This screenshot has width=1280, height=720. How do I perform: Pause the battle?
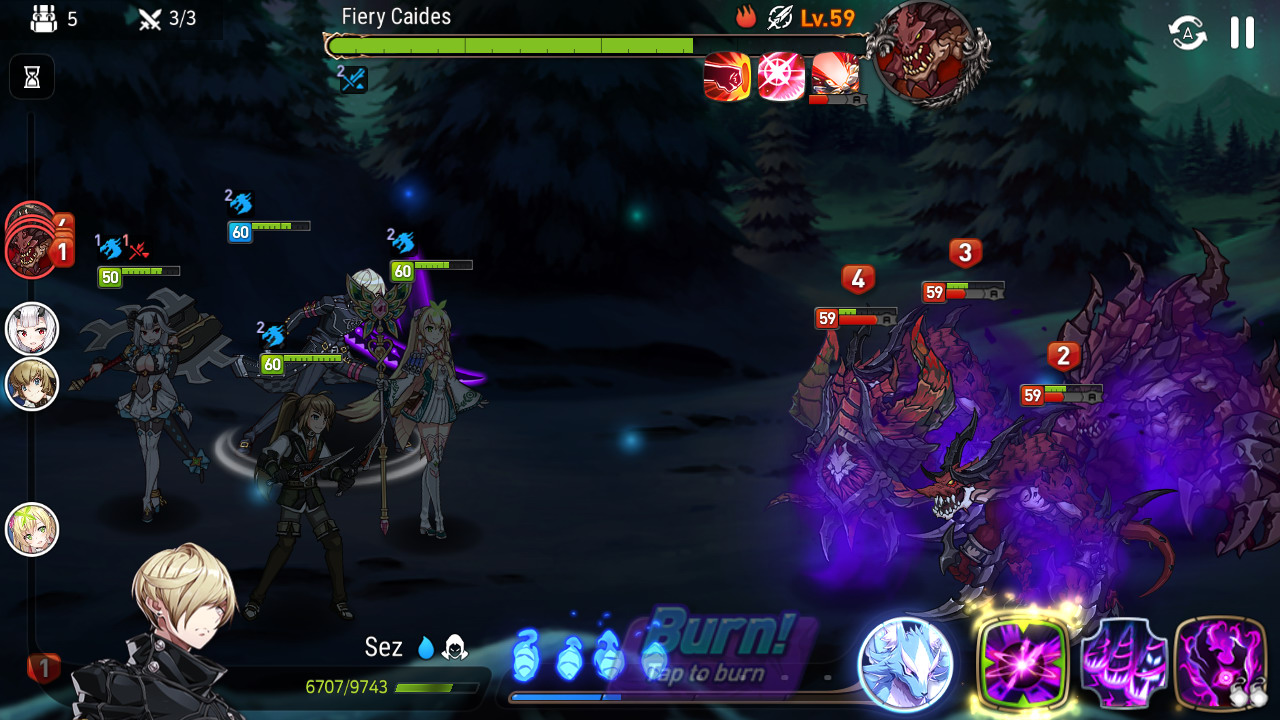click(x=1242, y=33)
